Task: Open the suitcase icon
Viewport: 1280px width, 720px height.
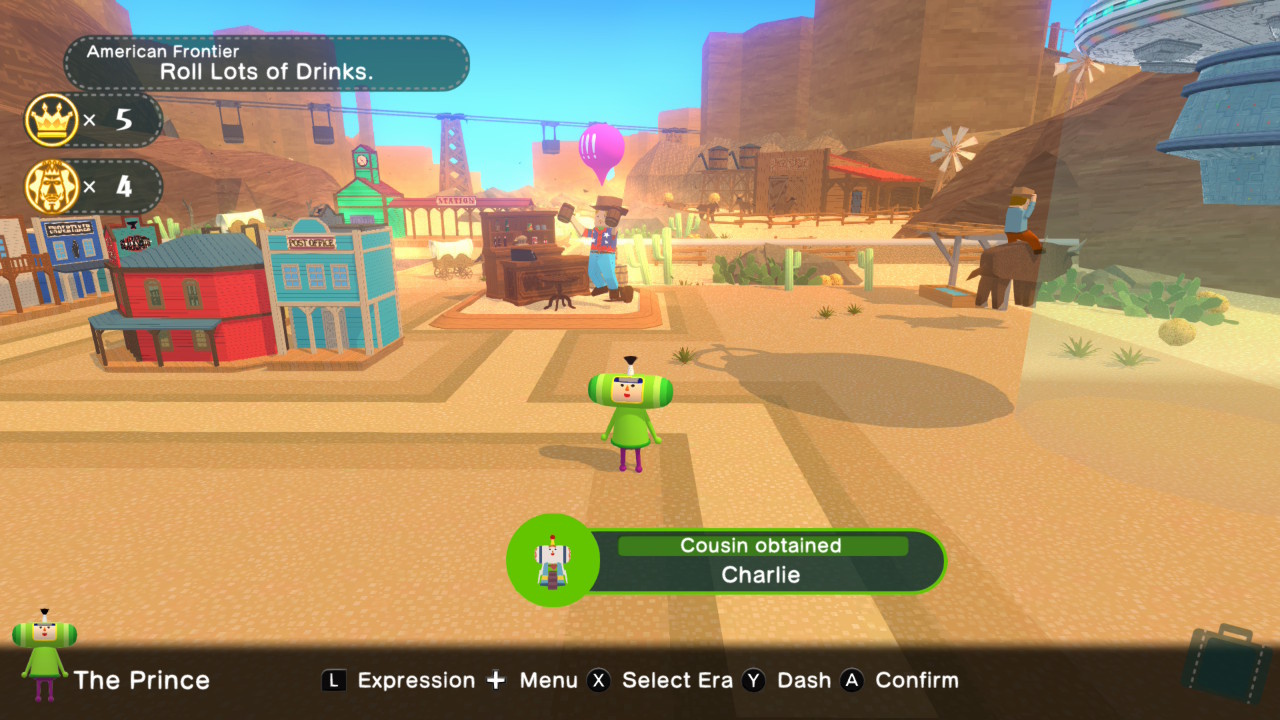Action: tap(1226, 663)
